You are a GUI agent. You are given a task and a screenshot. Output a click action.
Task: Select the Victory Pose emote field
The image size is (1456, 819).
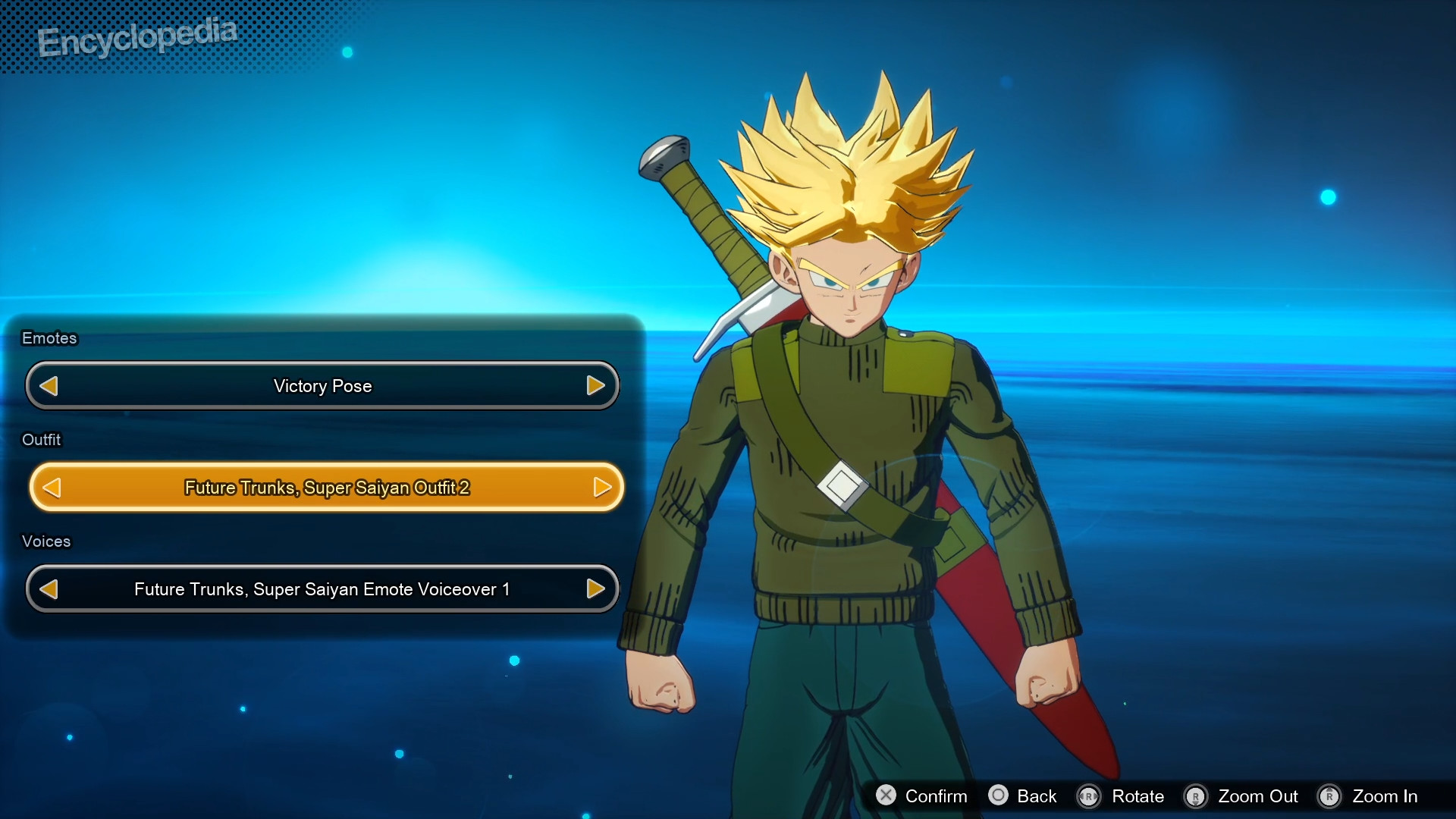322,385
